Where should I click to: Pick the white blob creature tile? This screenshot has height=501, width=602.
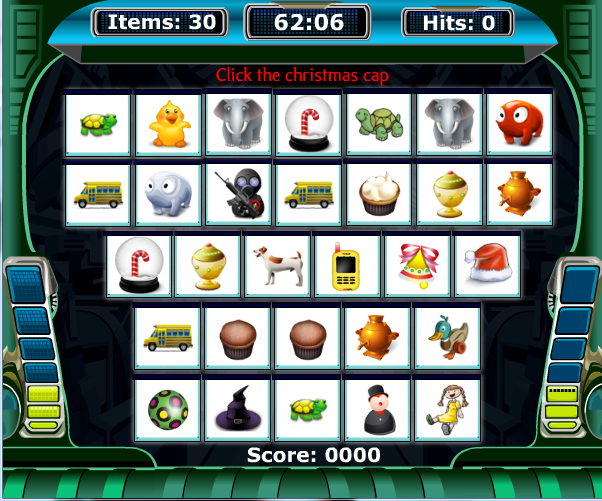click(167, 194)
